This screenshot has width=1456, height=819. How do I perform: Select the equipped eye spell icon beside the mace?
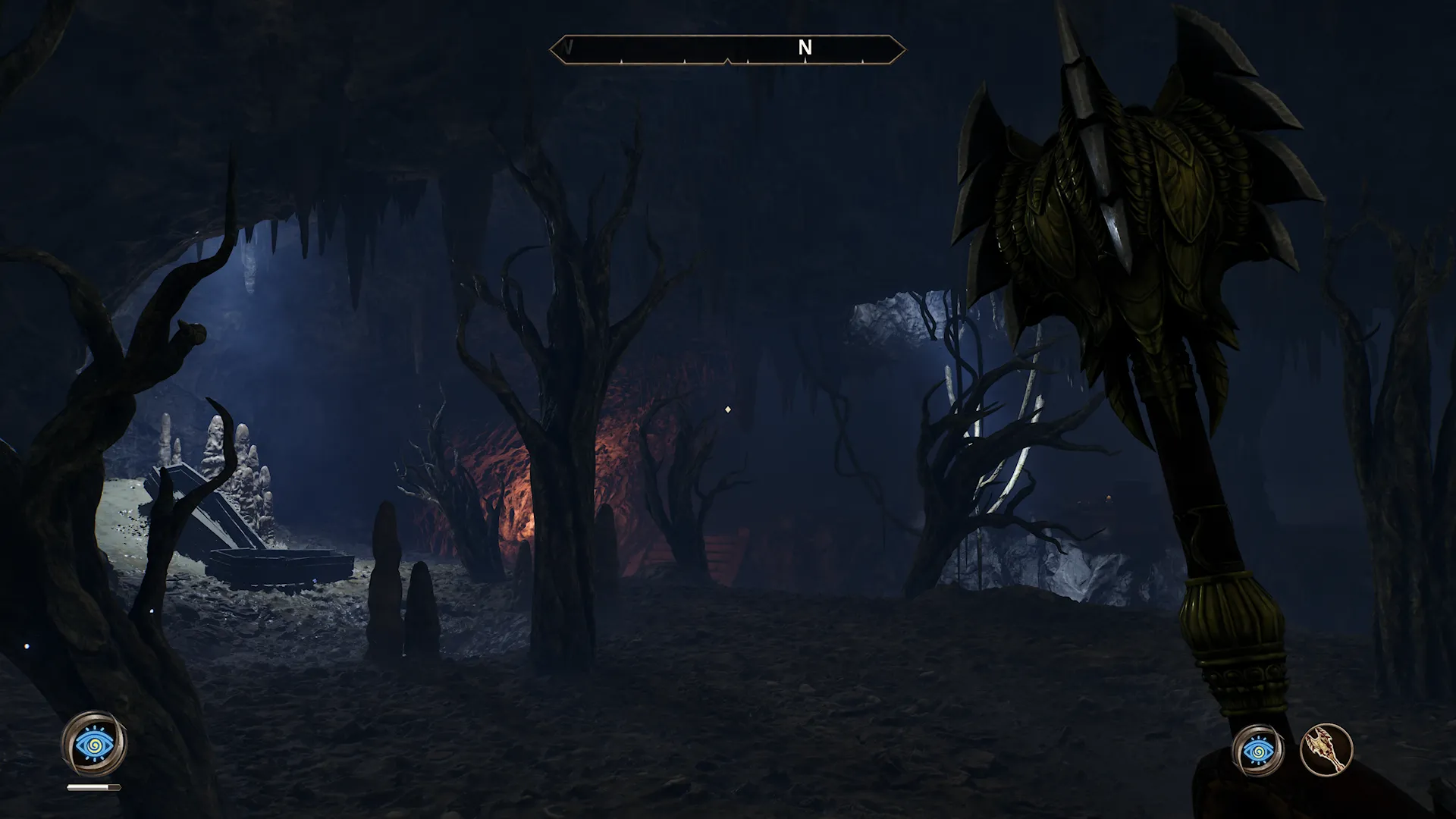click(x=1258, y=751)
